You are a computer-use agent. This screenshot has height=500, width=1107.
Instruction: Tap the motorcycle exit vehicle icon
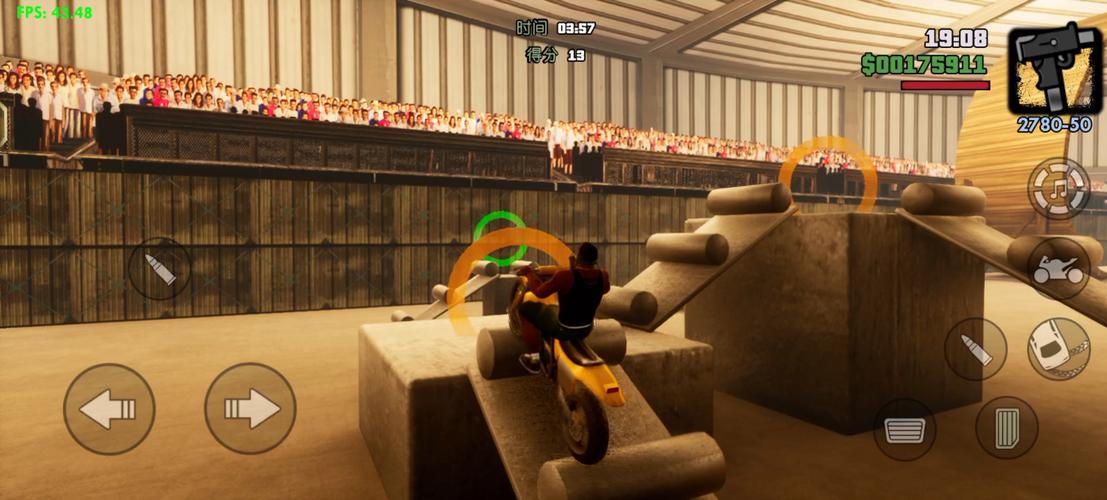click(1059, 269)
